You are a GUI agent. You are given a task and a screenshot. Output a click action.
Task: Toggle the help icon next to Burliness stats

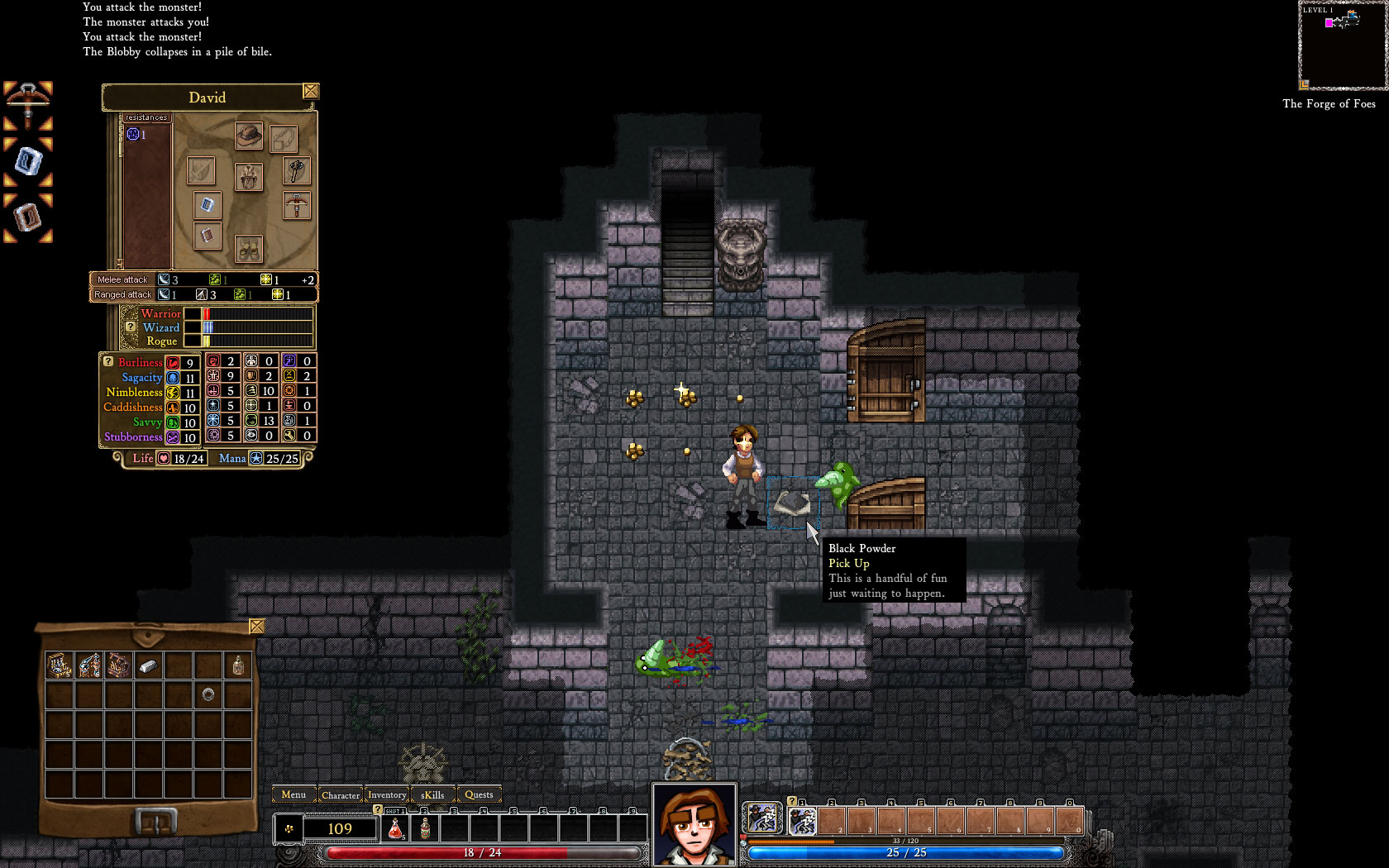pyautogui.click(x=107, y=362)
